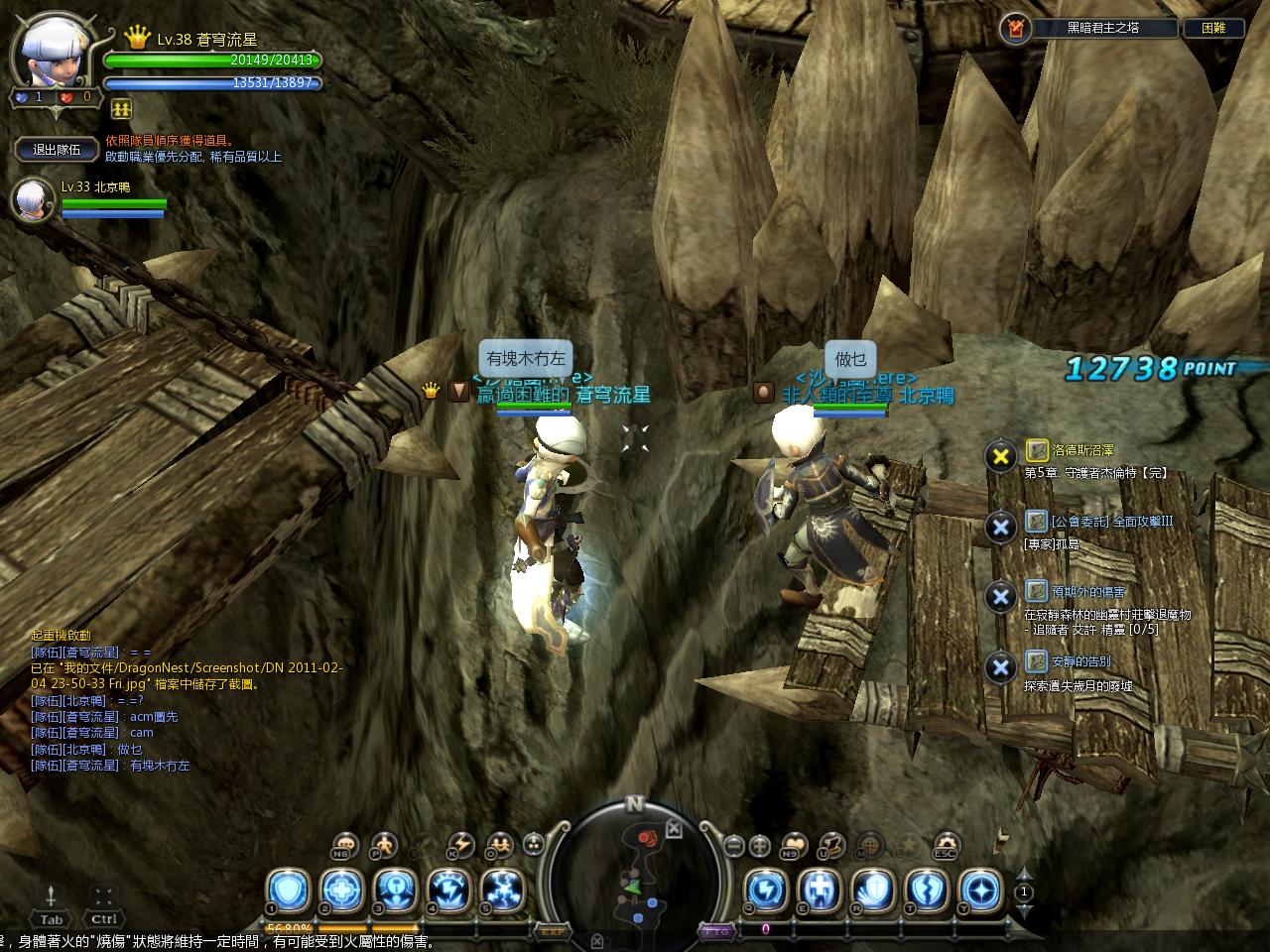Trigger the lightning burst skill in slot 4
The width and height of the screenshot is (1270, 952).
tap(448, 890)
